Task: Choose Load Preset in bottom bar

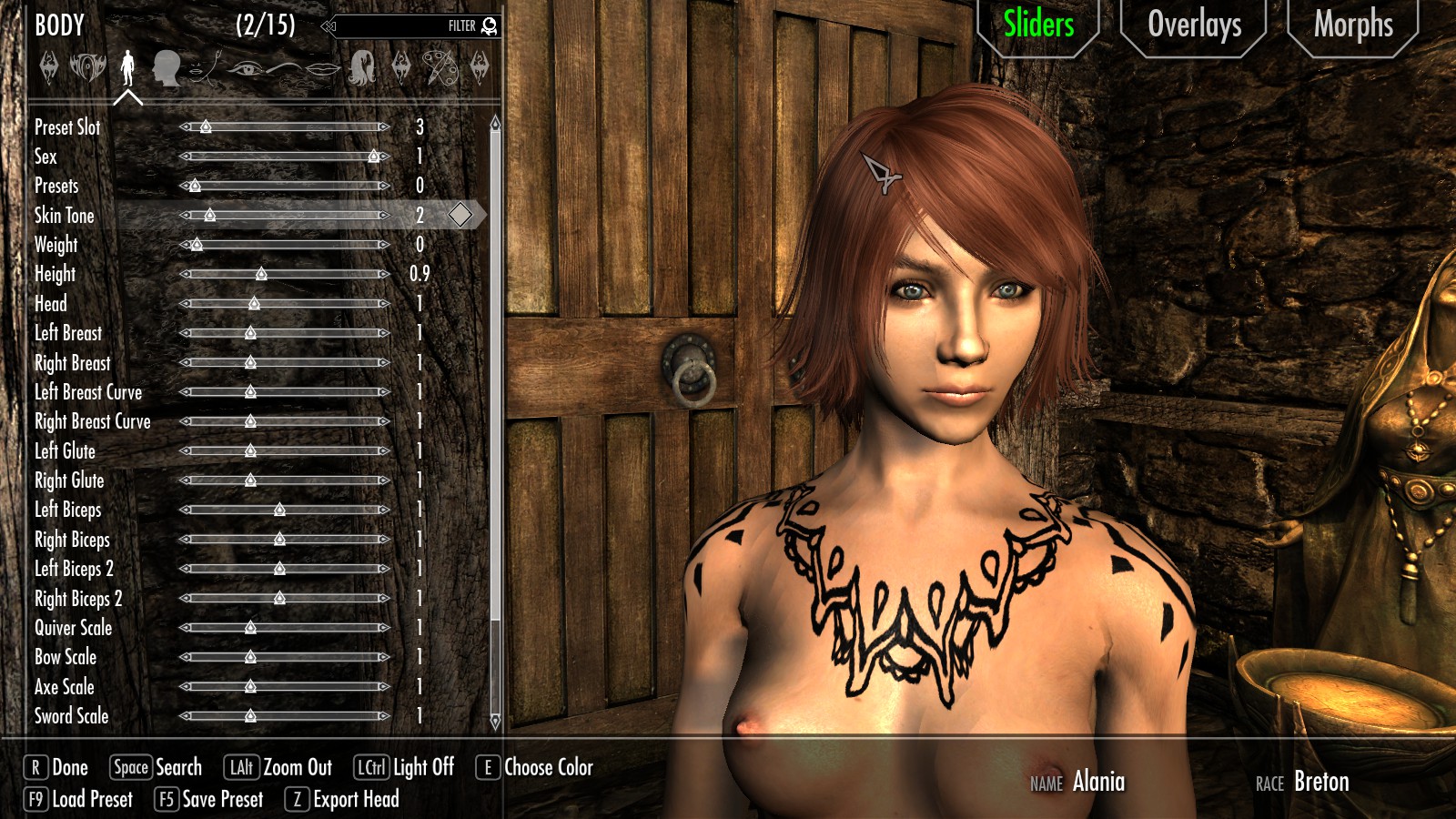Action: 80,800
